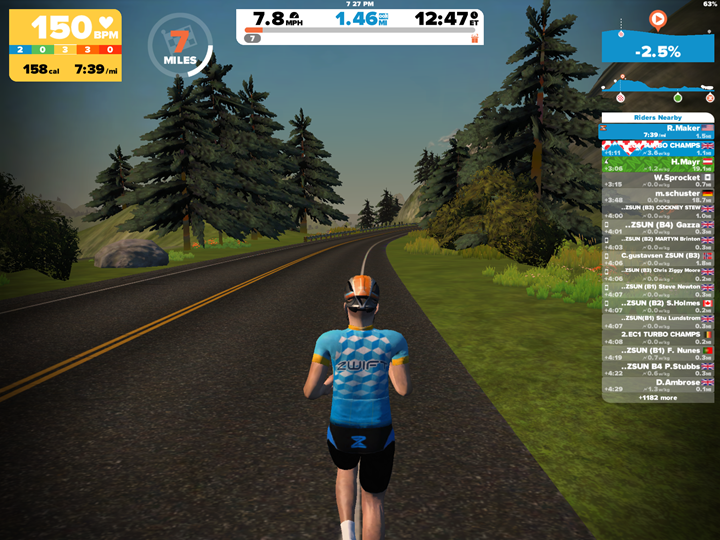Choose rider m.schuster from the list
Viewport: 720px width, 540px height.
(657, 196)
